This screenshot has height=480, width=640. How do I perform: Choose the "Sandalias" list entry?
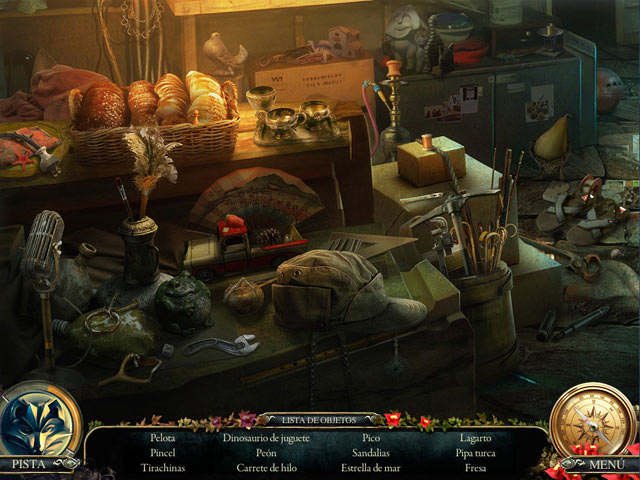(371, 453)
